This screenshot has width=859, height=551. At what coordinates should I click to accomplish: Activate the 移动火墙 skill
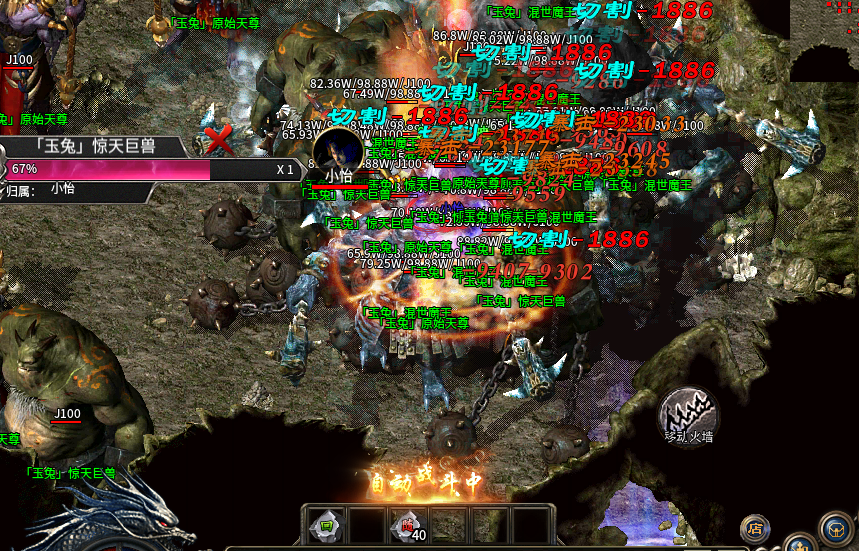[x=688, y=412]
